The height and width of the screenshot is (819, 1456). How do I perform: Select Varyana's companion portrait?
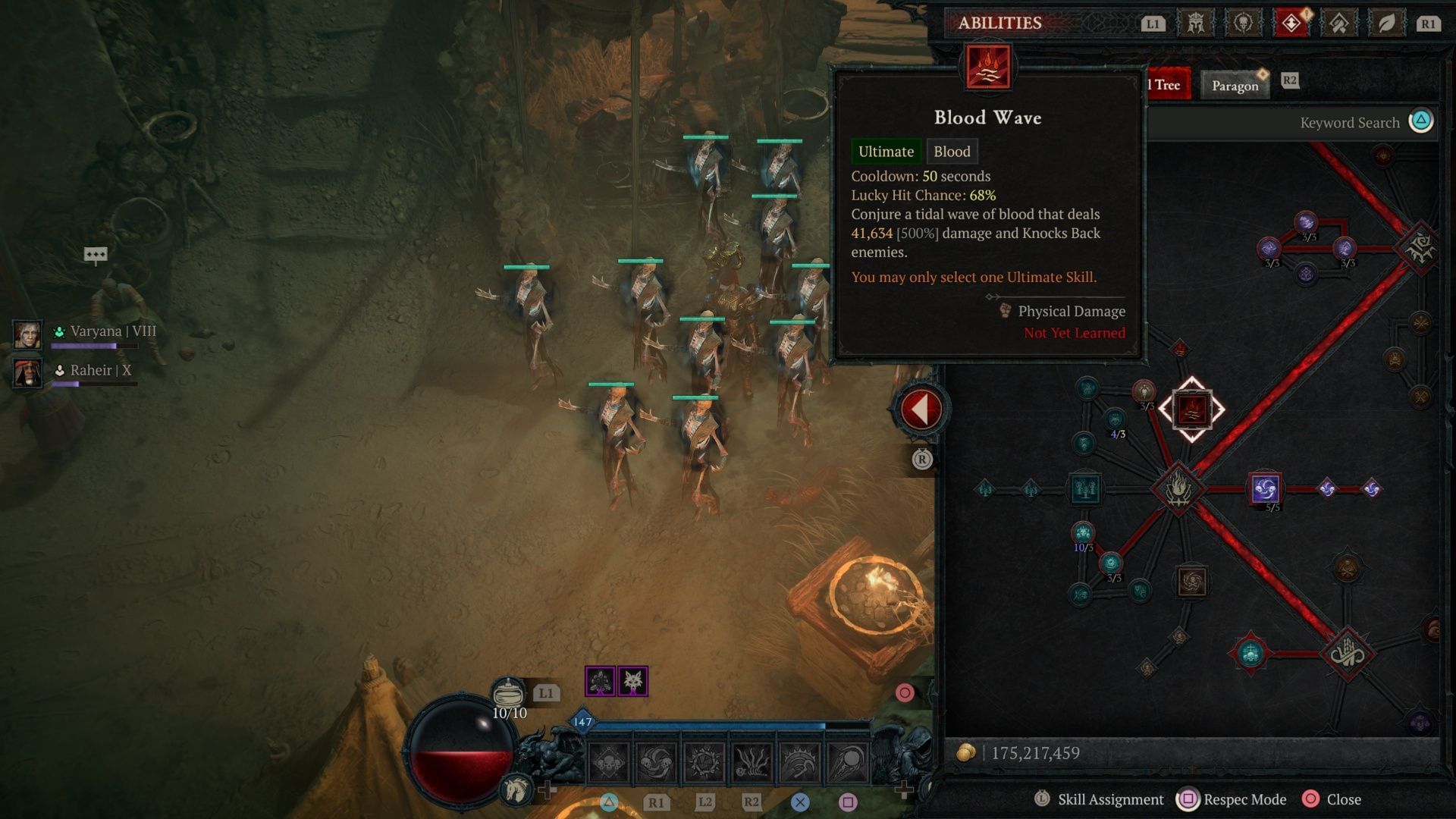pyautogui.click(x=27, y=334)
